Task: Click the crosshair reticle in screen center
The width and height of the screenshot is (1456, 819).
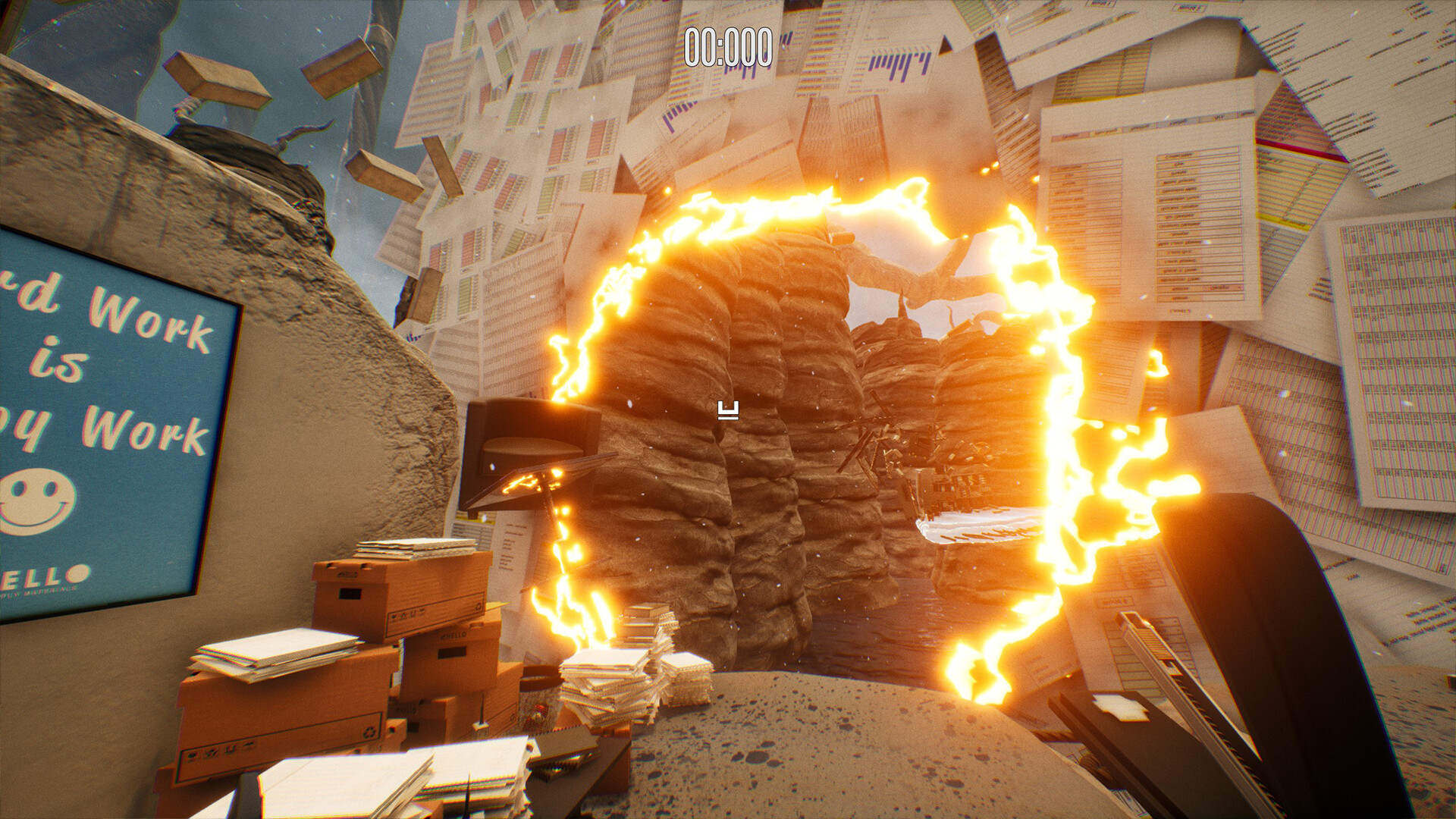Action: pos(728,409)
